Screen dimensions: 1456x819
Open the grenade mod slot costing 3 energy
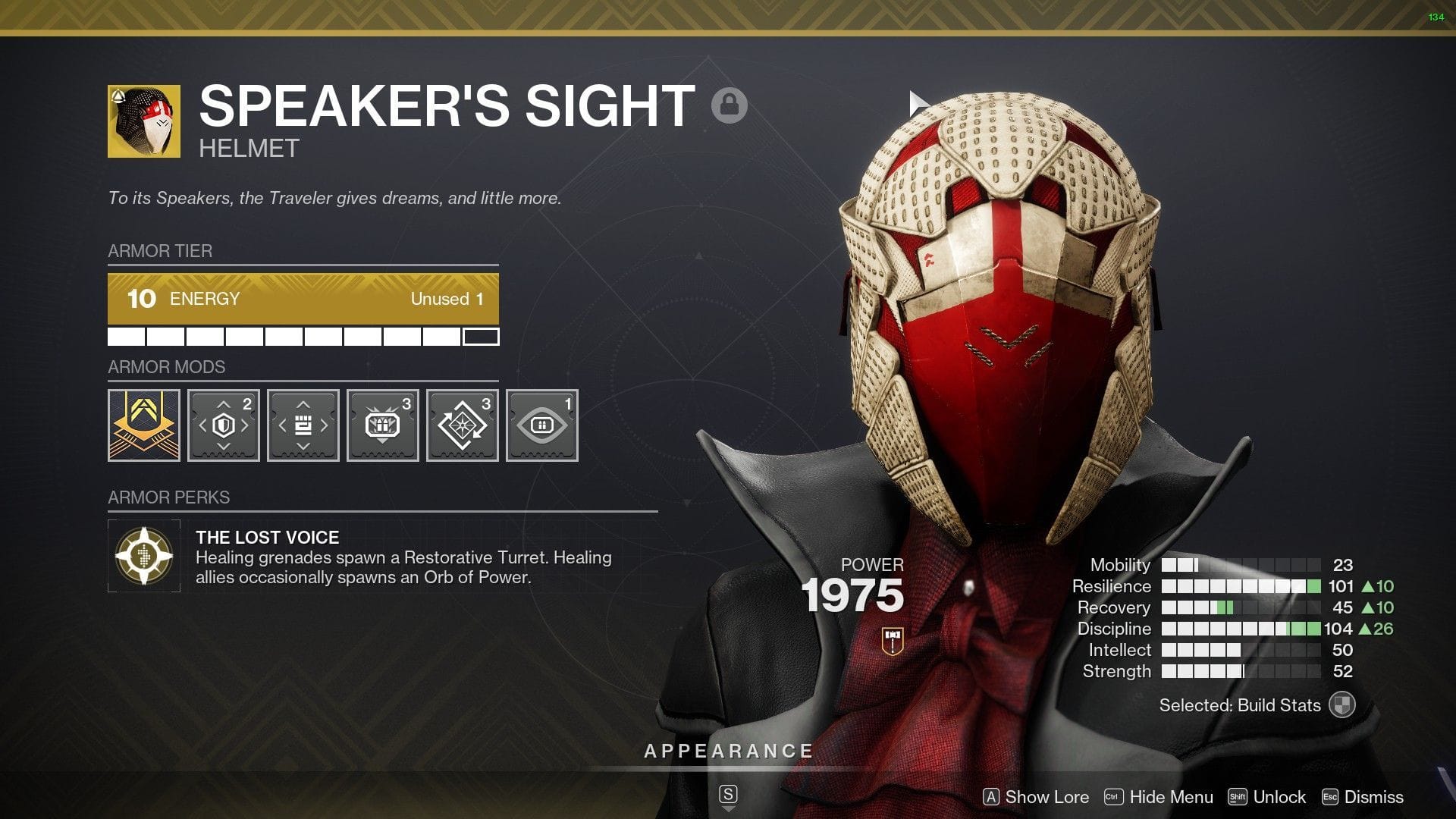click(x=383, y=425)
